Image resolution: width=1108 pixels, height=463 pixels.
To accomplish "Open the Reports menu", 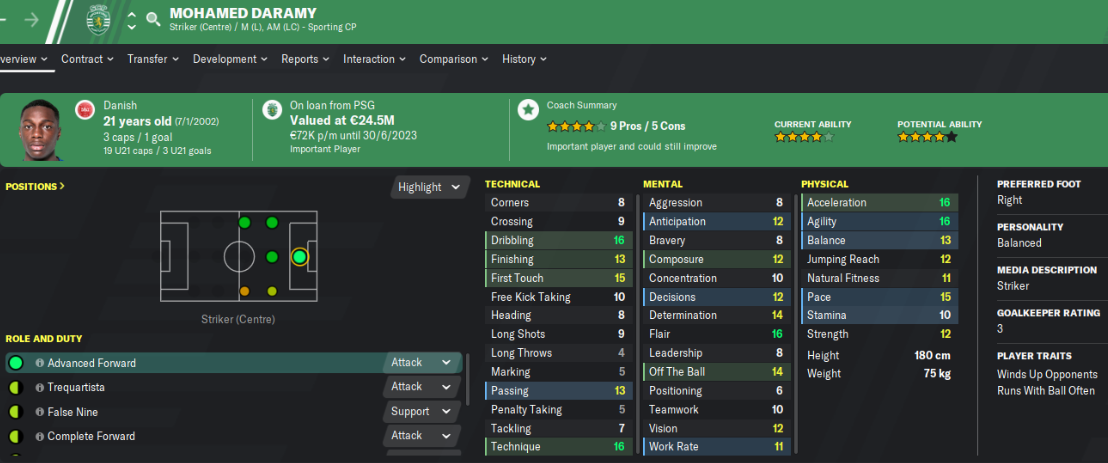I will pos(304,59).
